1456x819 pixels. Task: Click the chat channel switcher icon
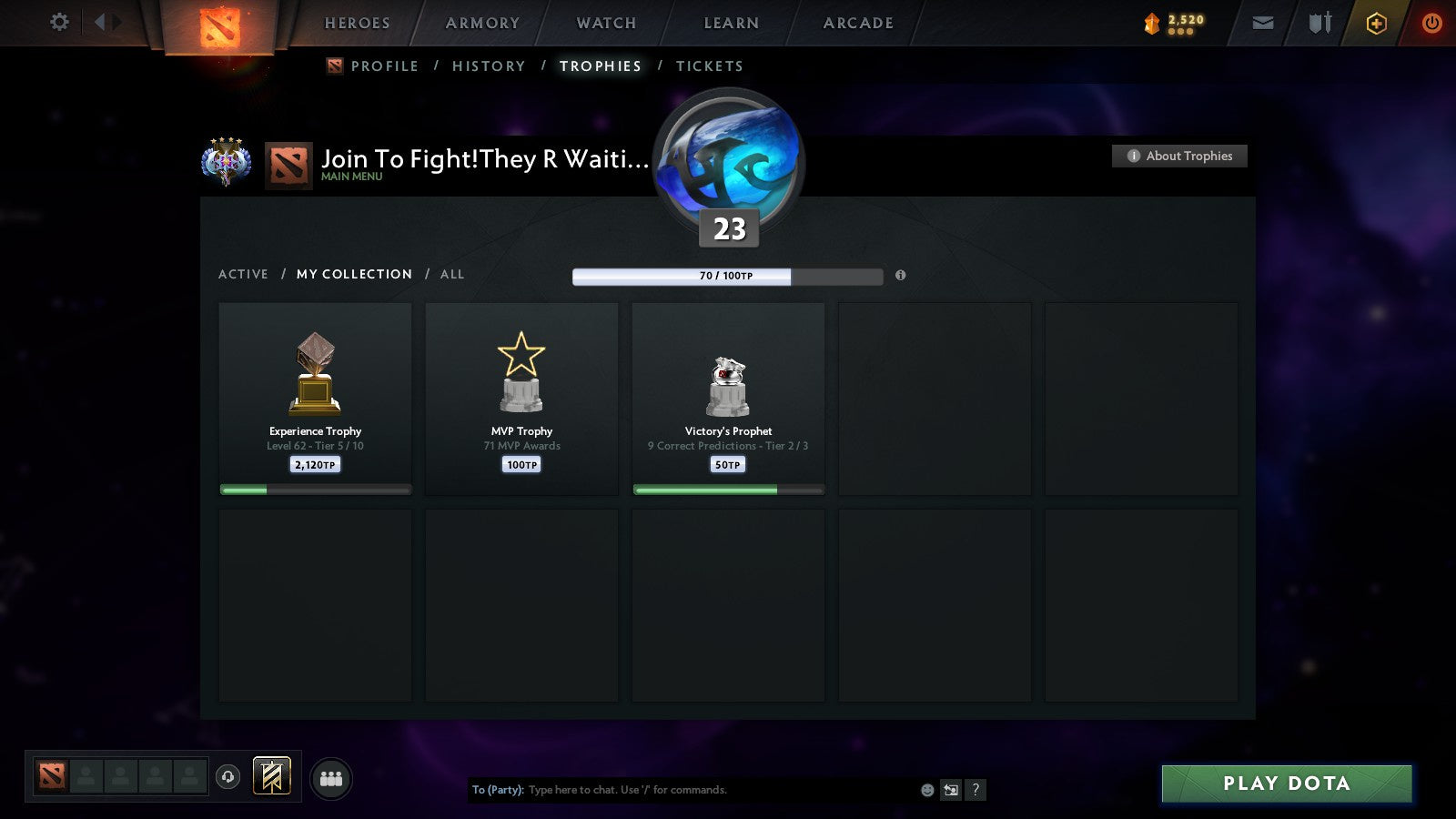pyautogui.click(x=952, y=790)
